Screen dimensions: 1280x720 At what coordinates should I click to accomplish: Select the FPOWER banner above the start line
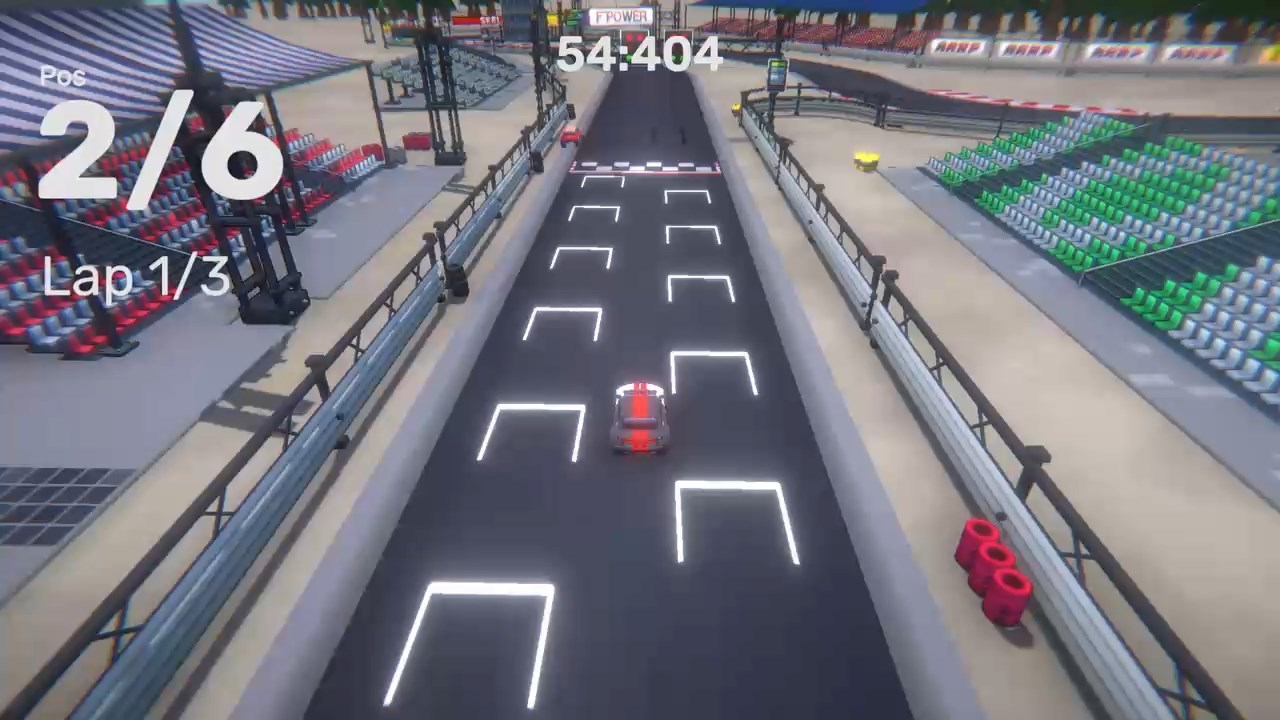pyautogui.click(x=620, y=17)
